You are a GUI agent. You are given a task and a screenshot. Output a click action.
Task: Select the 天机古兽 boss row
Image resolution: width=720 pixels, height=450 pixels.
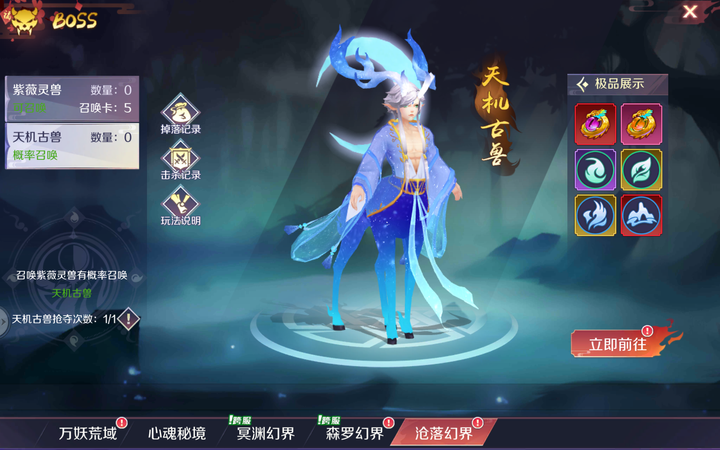point(71,145)
